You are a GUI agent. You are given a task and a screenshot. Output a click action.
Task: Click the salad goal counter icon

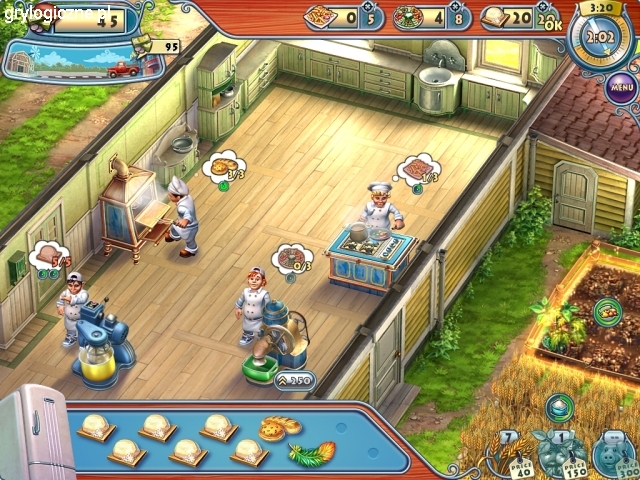point(409,17)
